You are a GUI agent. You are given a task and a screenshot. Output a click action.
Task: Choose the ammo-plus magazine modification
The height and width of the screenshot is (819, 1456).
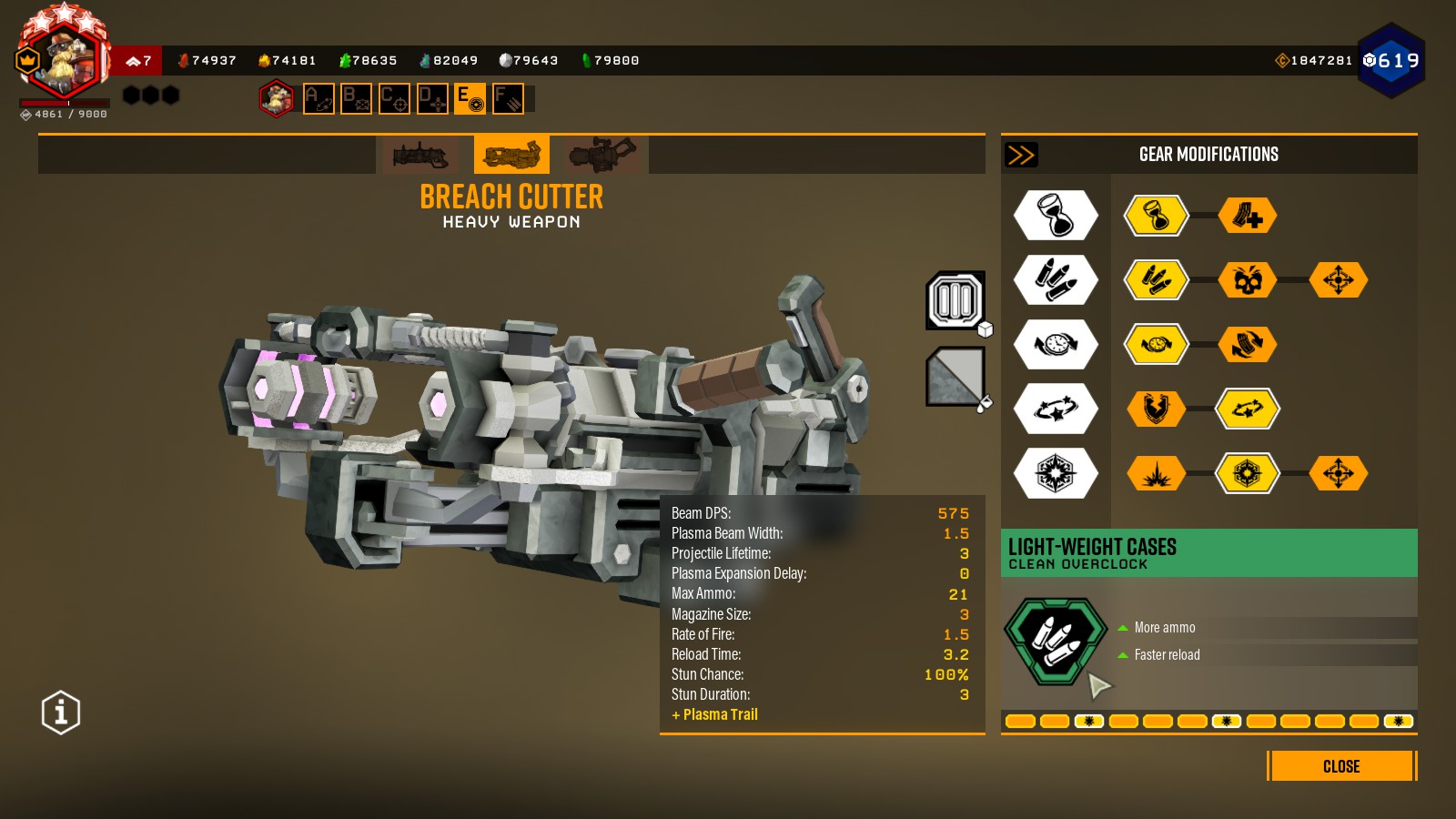coord(1248,216)
